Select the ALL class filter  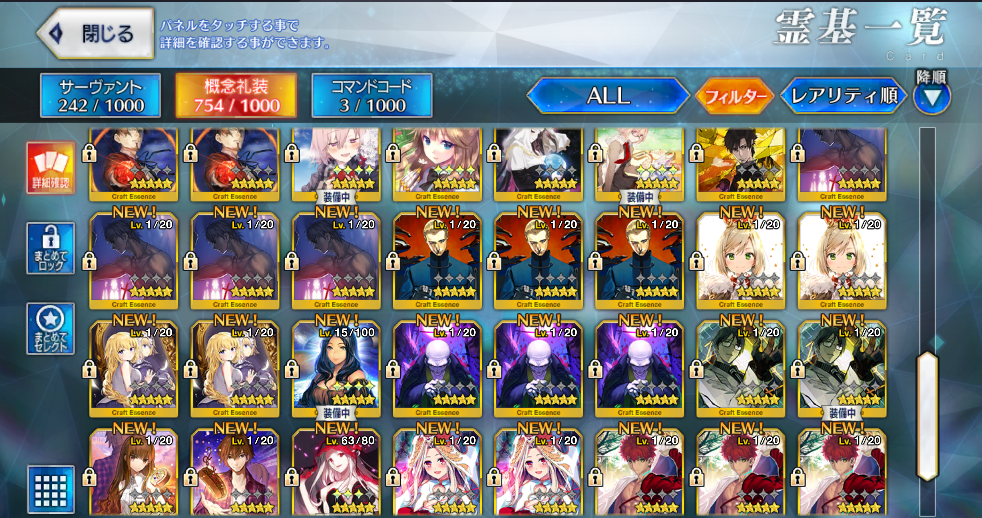[607, 96]
